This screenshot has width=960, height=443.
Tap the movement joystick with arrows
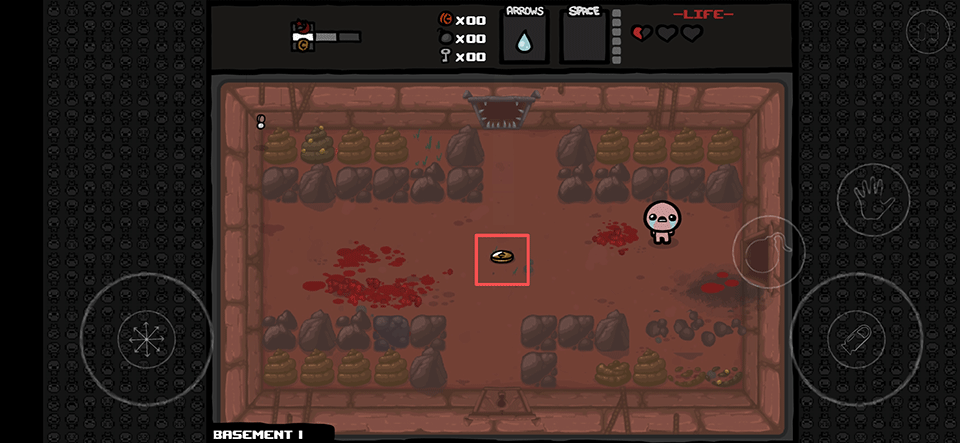pos(146,337)
